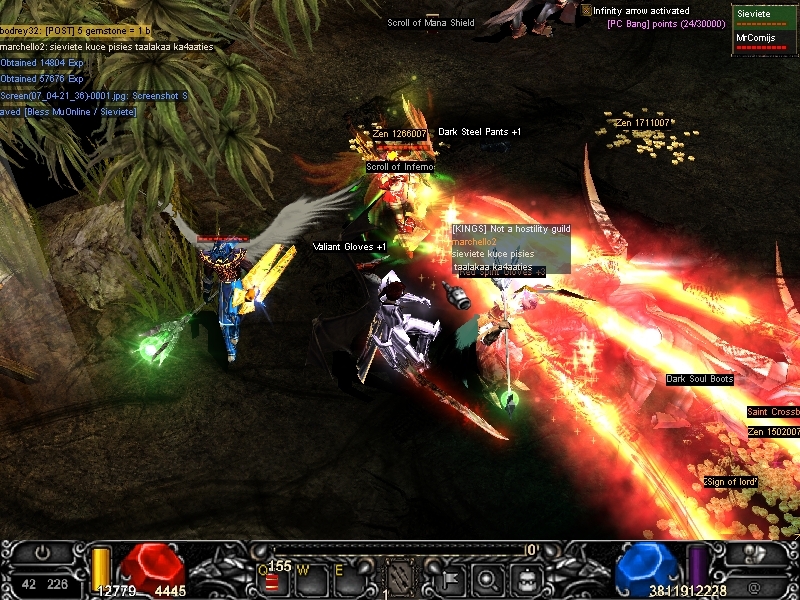Click the Infinity arrow buff icon
The width and height of the screenshot is (800, 600).
point(586,10)
